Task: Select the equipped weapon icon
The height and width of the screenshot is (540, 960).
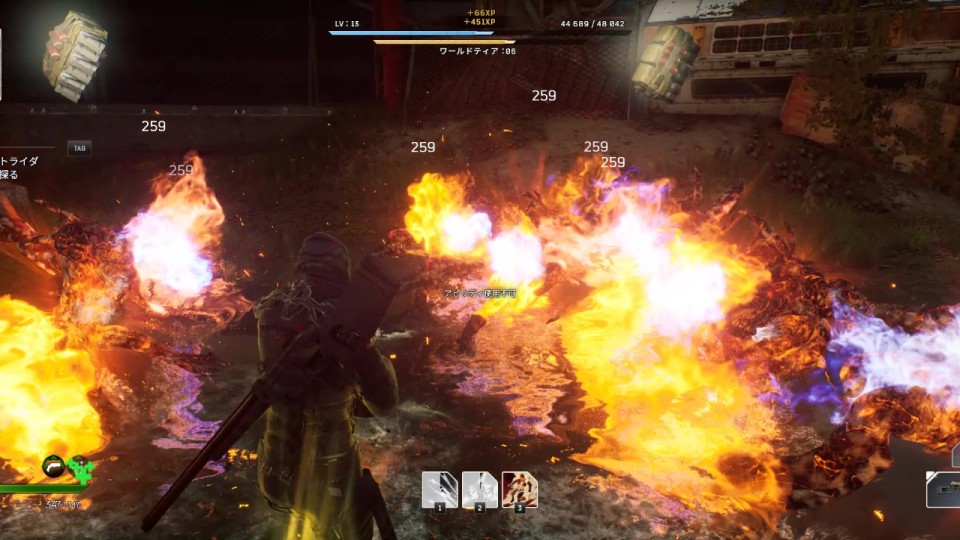Action: tap(943, 488)
